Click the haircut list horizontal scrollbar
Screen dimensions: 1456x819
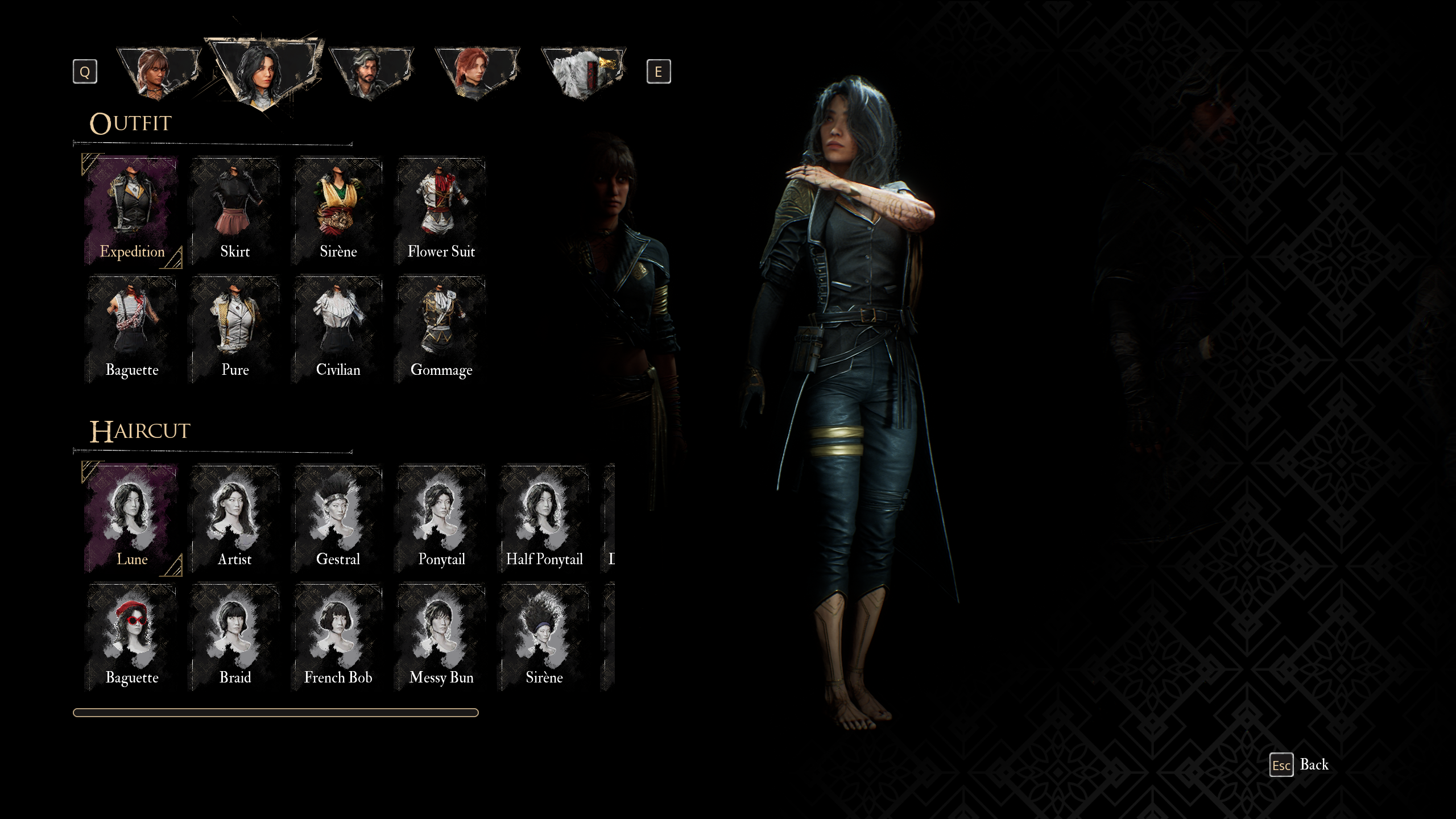click(276, 713)
